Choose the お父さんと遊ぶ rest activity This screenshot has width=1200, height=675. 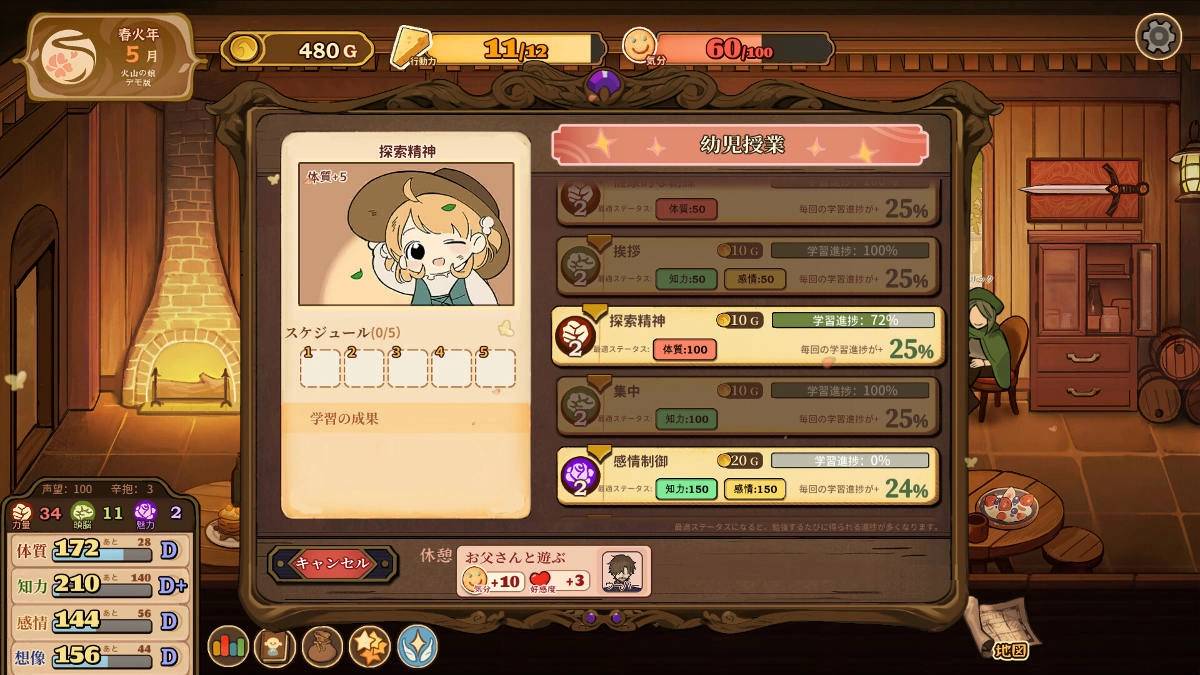click(x=553, y=571)
